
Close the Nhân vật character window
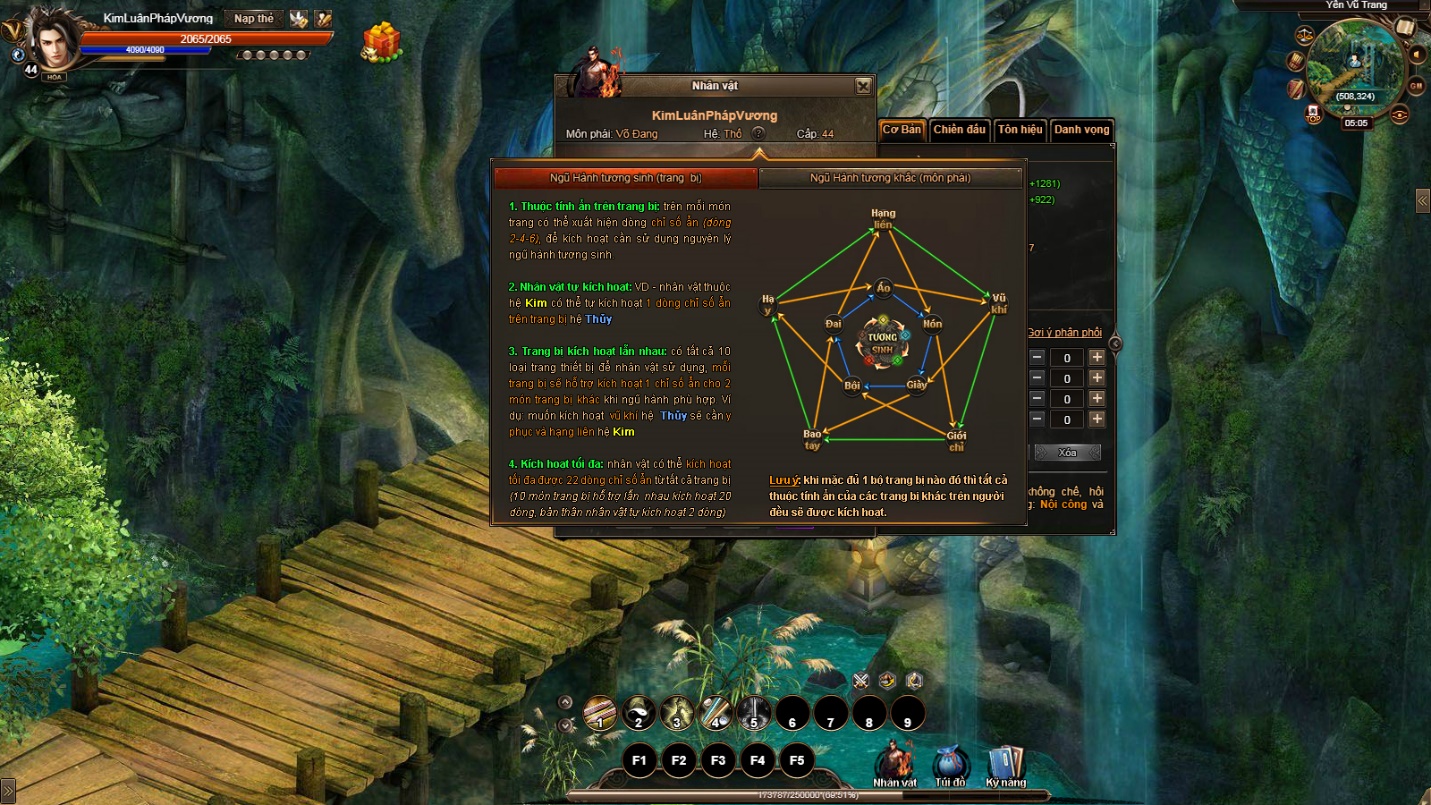point(863,86)
